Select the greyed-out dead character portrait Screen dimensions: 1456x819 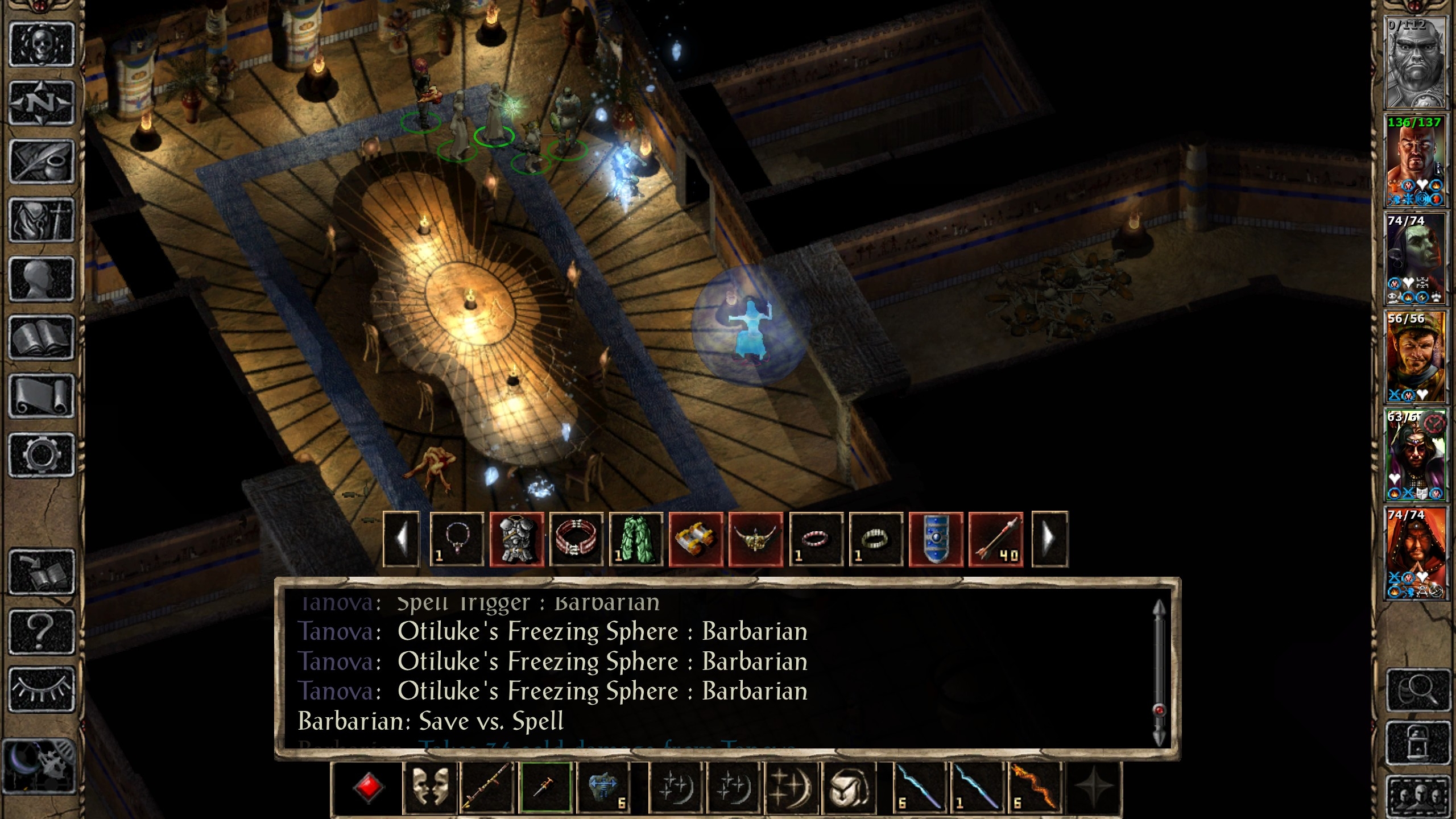[x=1415, y=63]
